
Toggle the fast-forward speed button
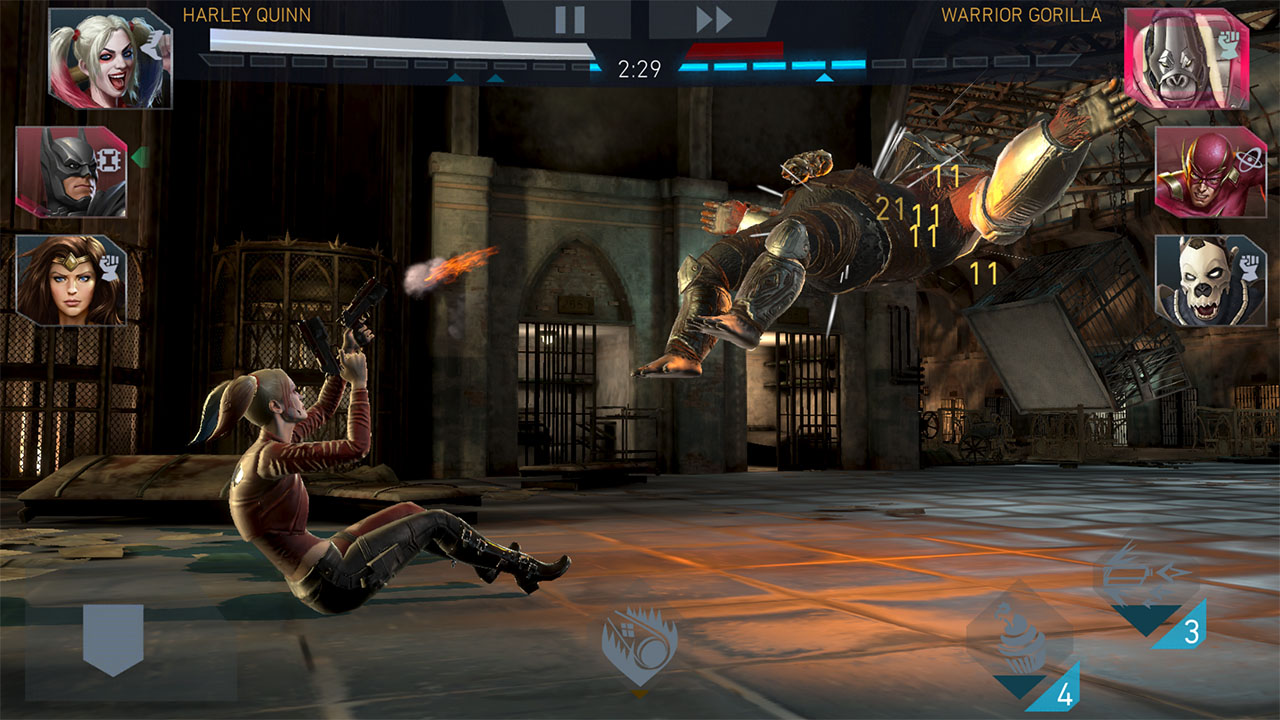714,19
